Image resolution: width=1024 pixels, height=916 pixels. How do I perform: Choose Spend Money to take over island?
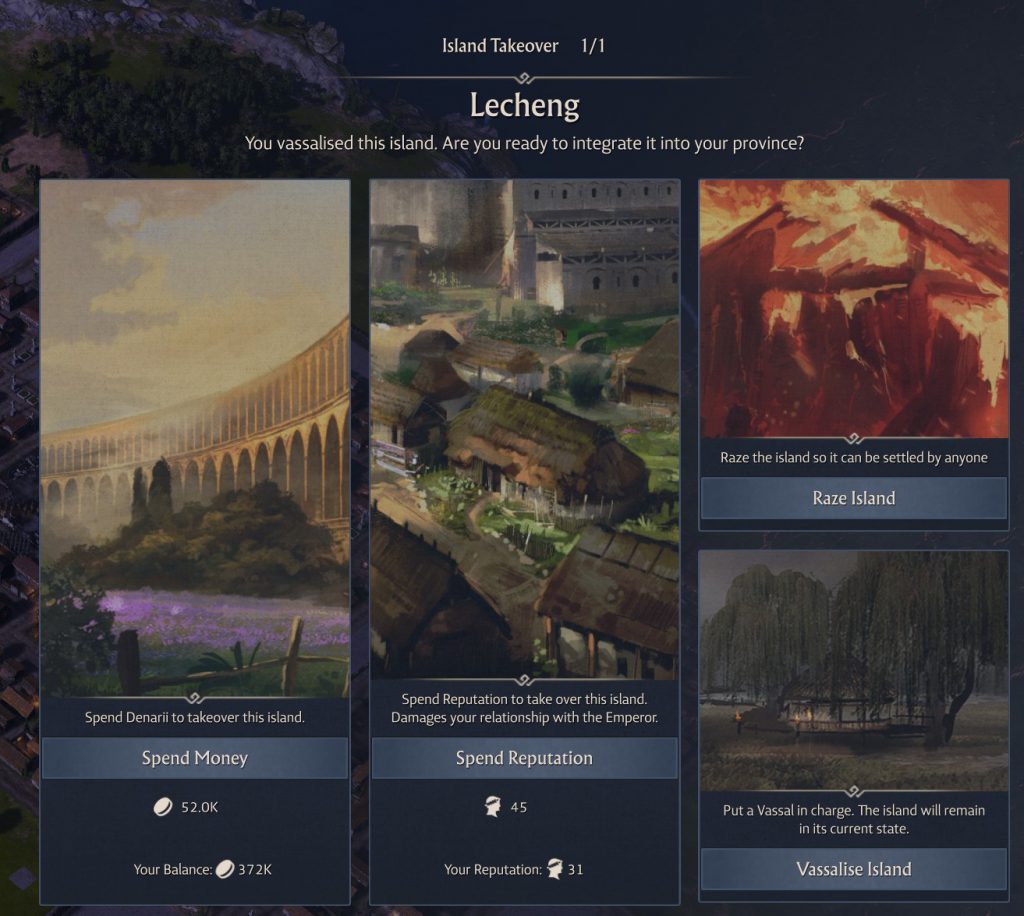pyautogui.click(x=194, y=758)
